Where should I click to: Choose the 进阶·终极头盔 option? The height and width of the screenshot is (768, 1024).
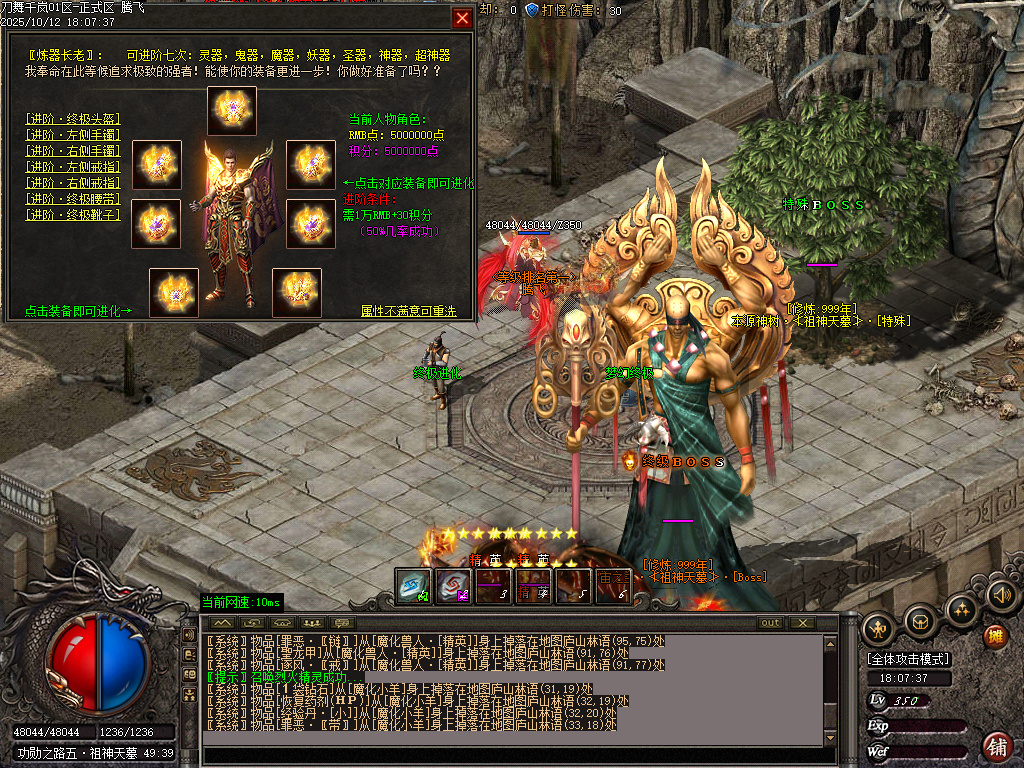[x=73, y=118]
